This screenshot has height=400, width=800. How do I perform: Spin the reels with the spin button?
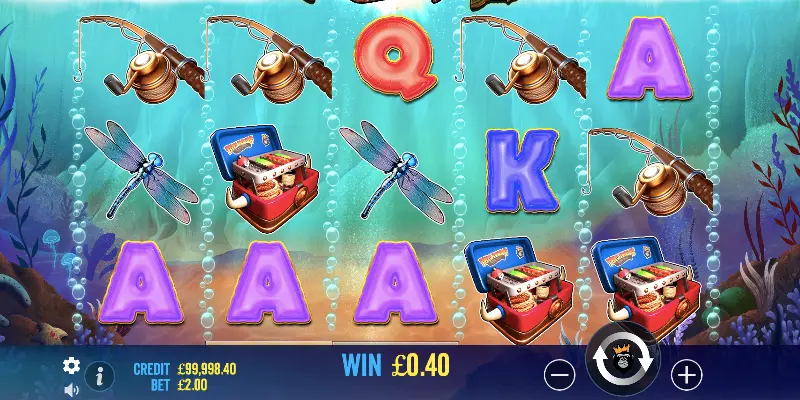pos(622,363)
